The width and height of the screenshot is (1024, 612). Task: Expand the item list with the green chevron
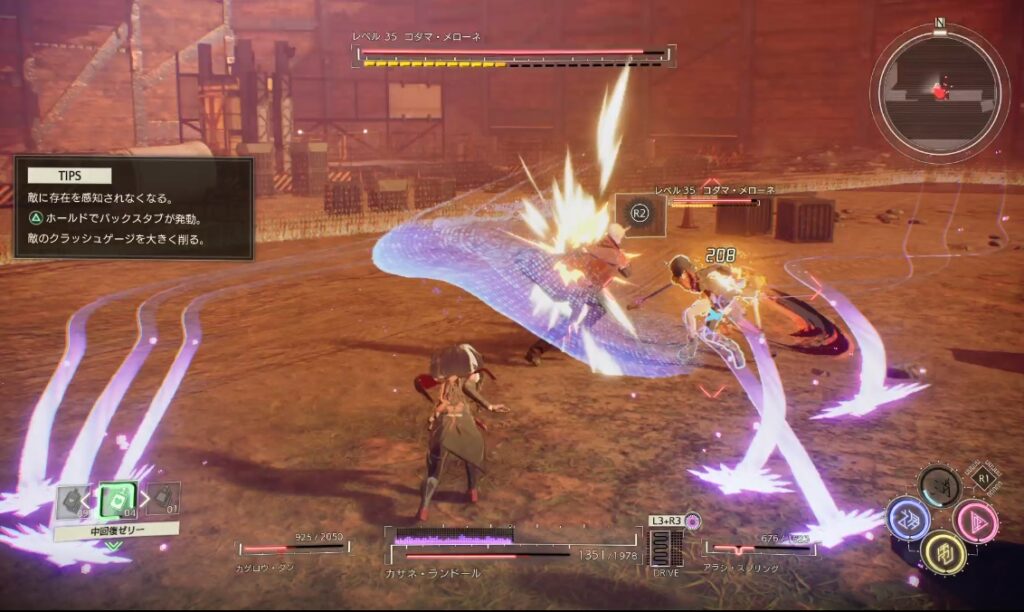(x=114, y=546)
